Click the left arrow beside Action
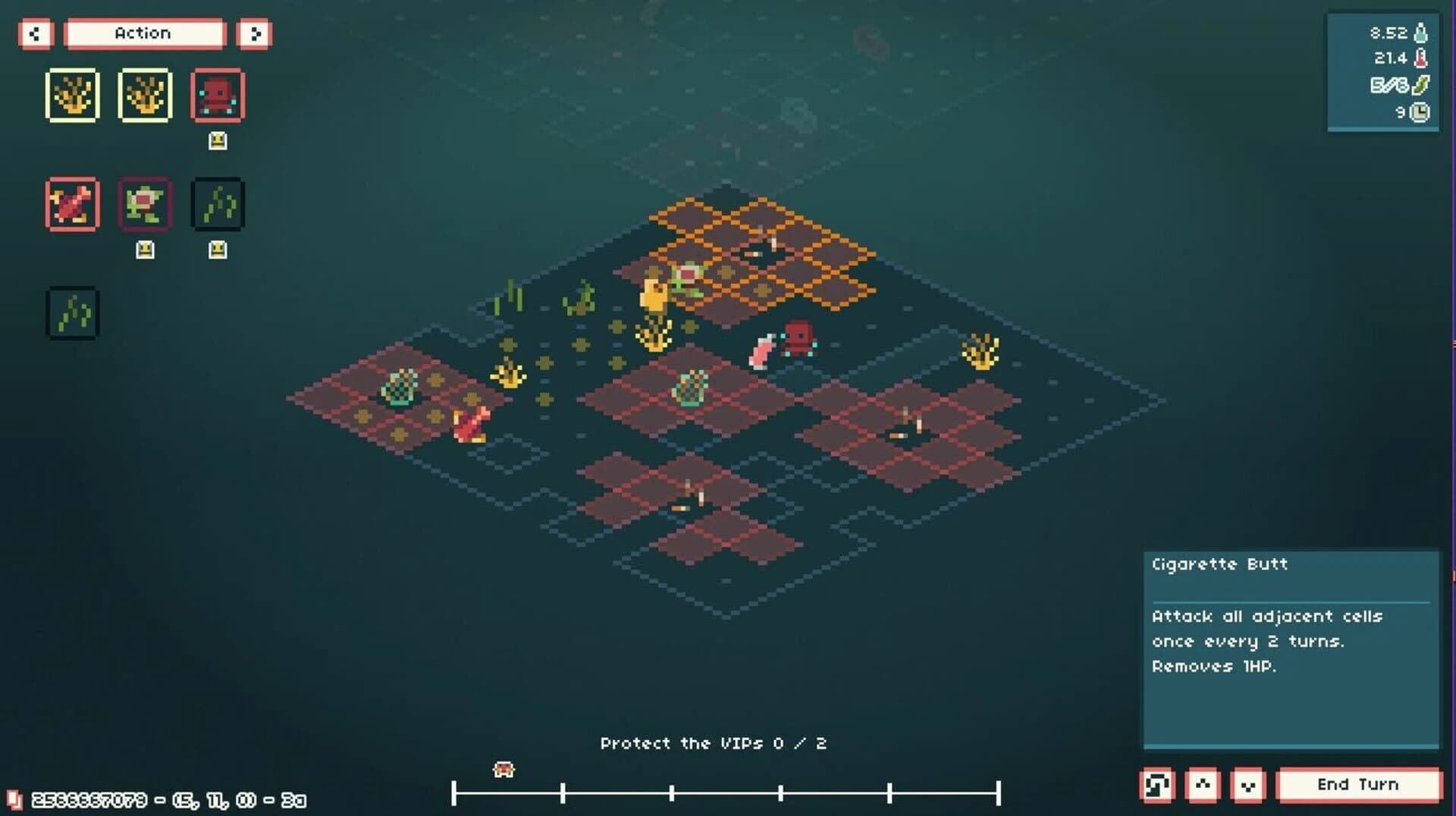This screenshot has height=816, width=1456. pyautogui.click(x=35, y=33)
